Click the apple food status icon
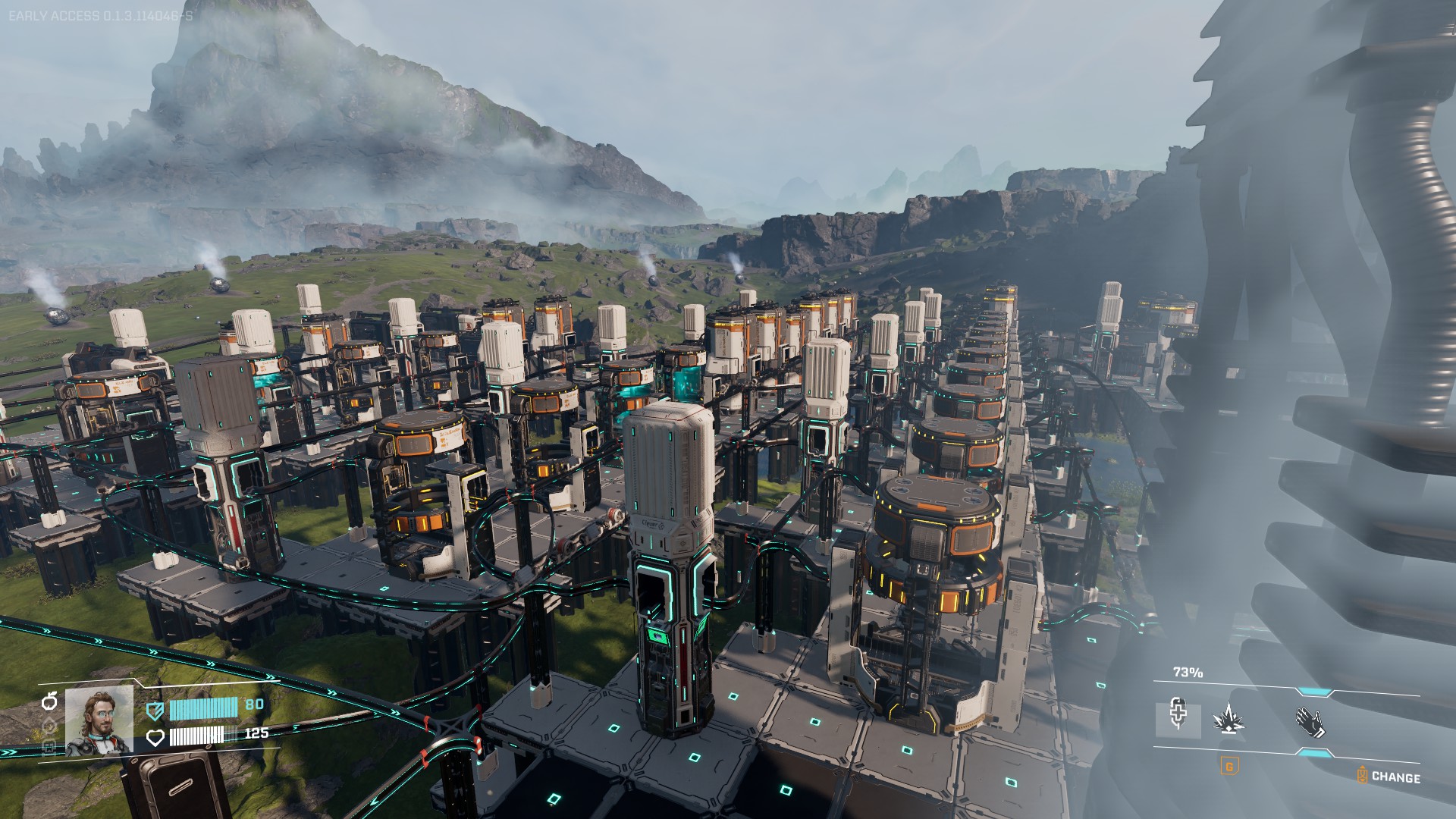The width and height of the screenshot is (1456, 819). coord(50,701)
